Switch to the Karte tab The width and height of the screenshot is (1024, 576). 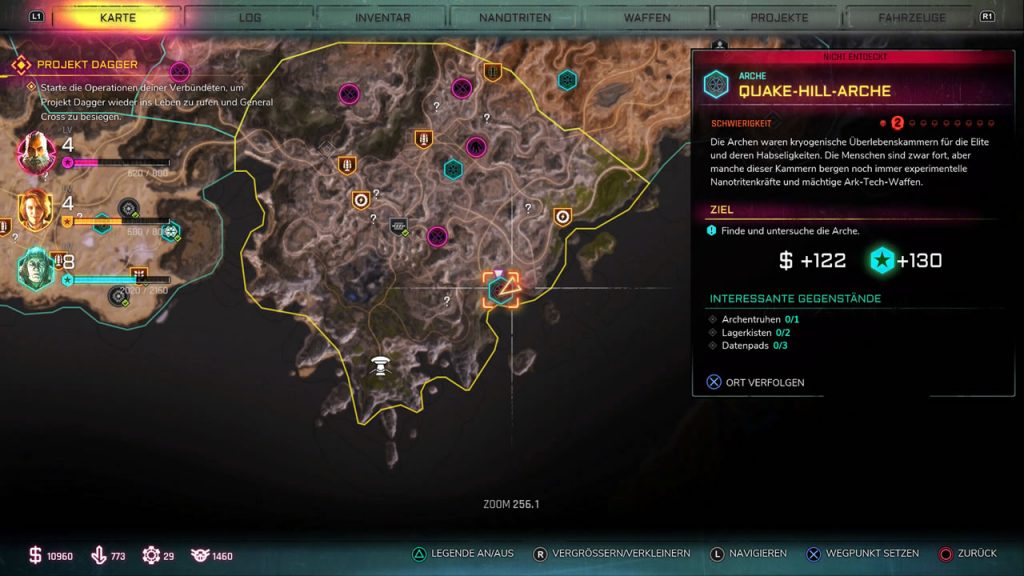pos(118,18)
